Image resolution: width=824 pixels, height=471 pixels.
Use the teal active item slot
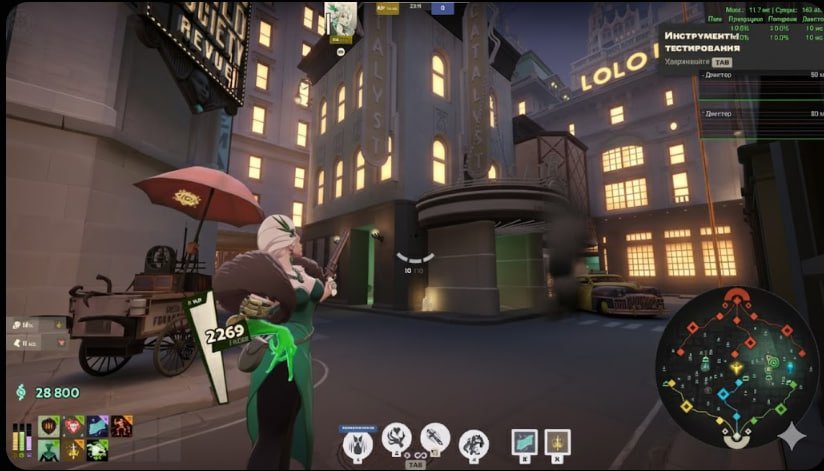tap(524, 442)
